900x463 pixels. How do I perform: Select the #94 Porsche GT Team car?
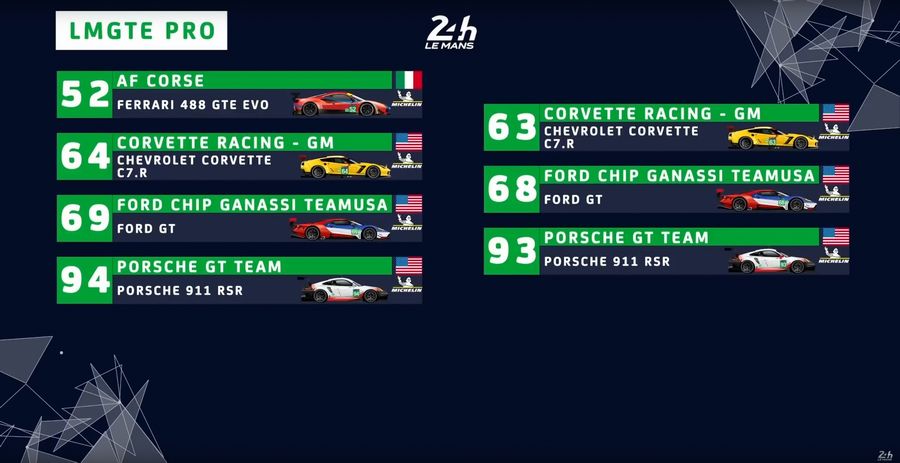pos(240,280)
